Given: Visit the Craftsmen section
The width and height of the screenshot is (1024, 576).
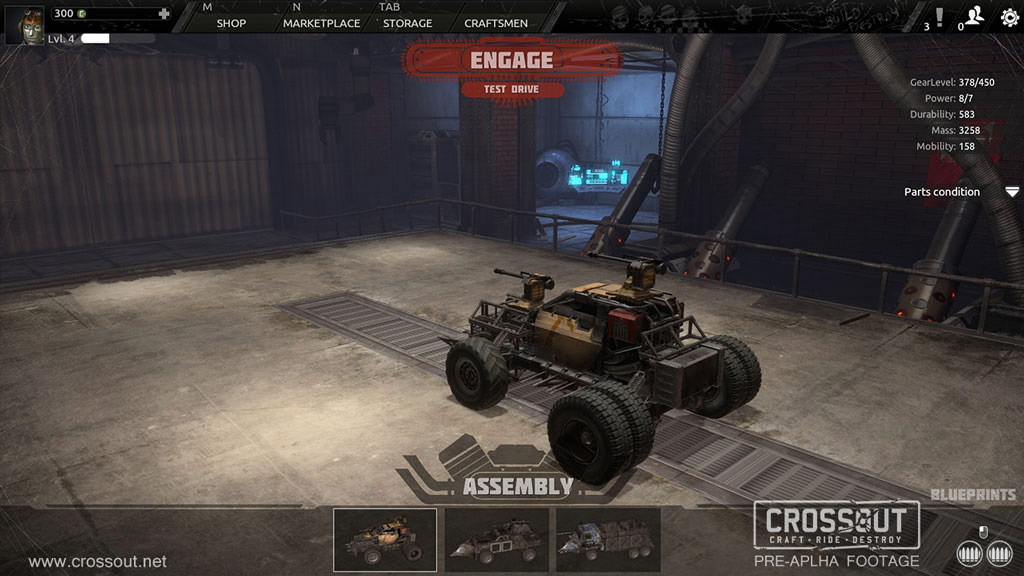Looking at the screenshot, I should [496, 23].
